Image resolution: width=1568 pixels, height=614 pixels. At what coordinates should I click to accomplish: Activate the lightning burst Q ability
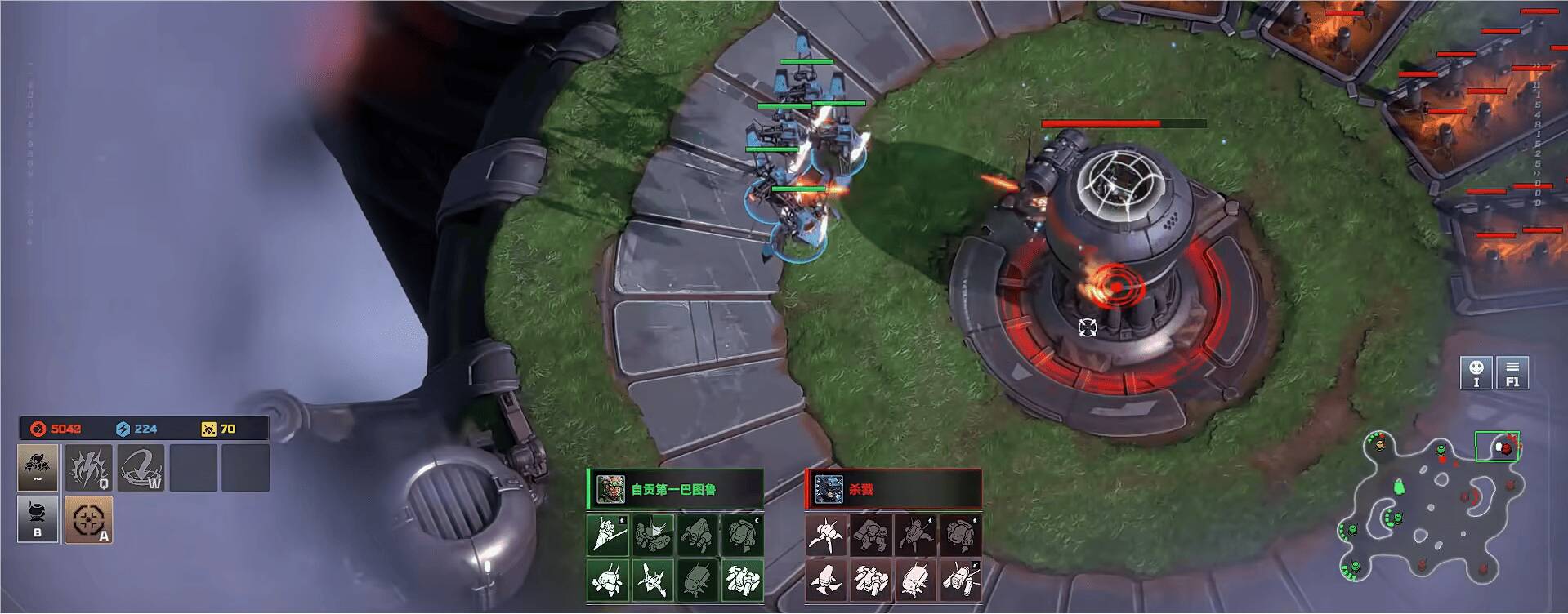tap(90, 468)
